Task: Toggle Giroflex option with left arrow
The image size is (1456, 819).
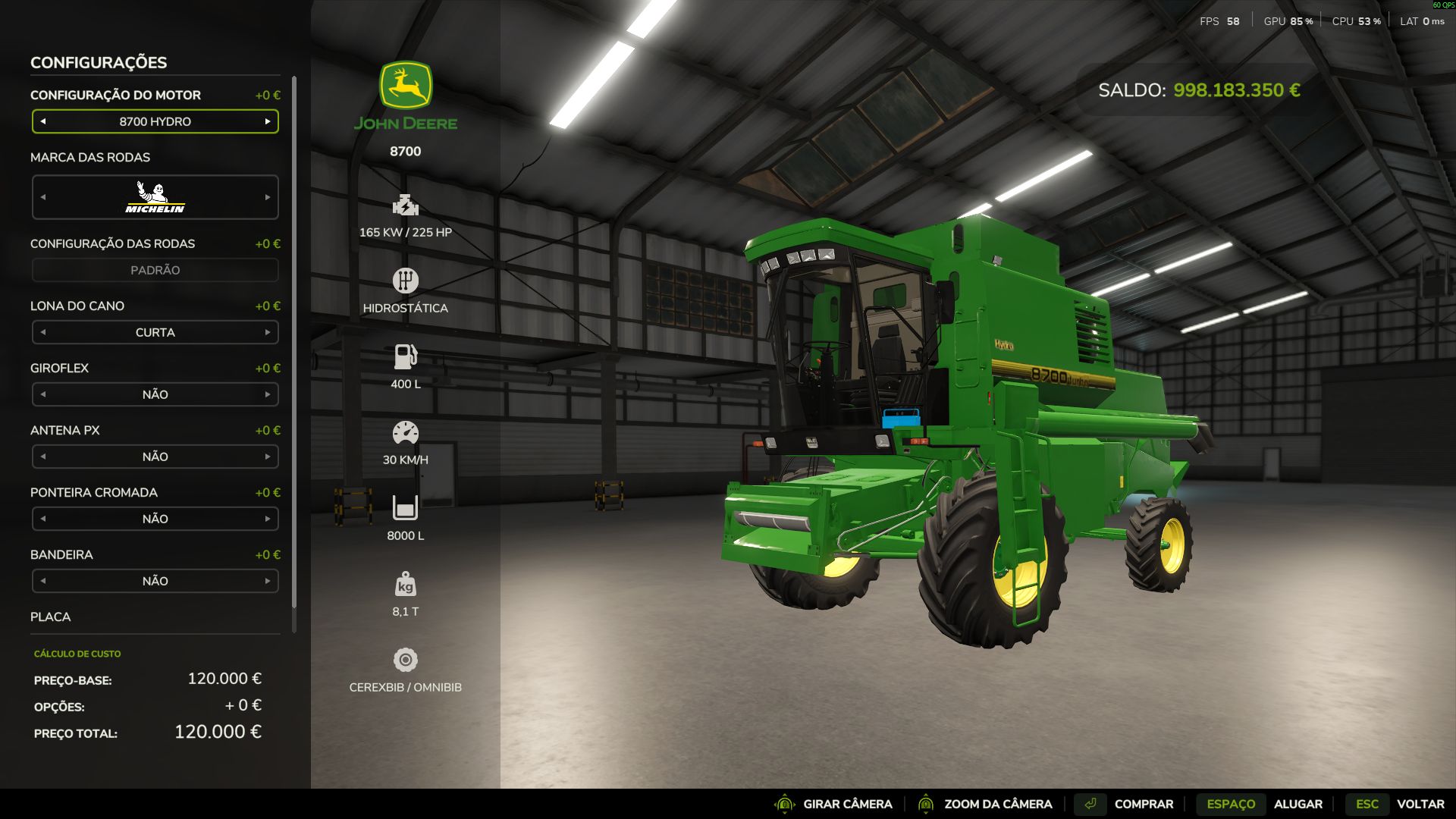Action: pos(43,394)
